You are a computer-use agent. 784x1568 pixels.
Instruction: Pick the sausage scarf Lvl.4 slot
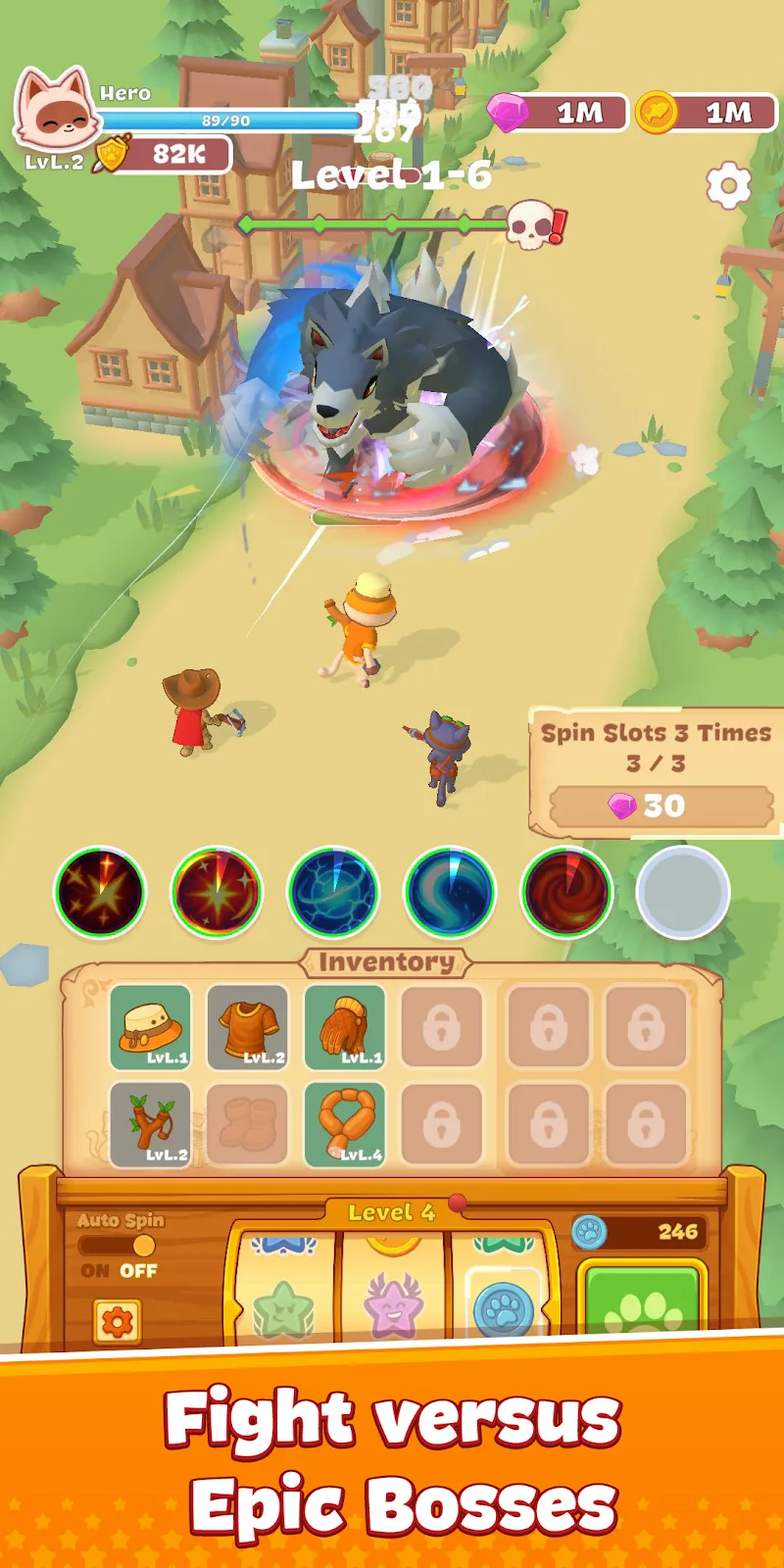(344, 1124)
